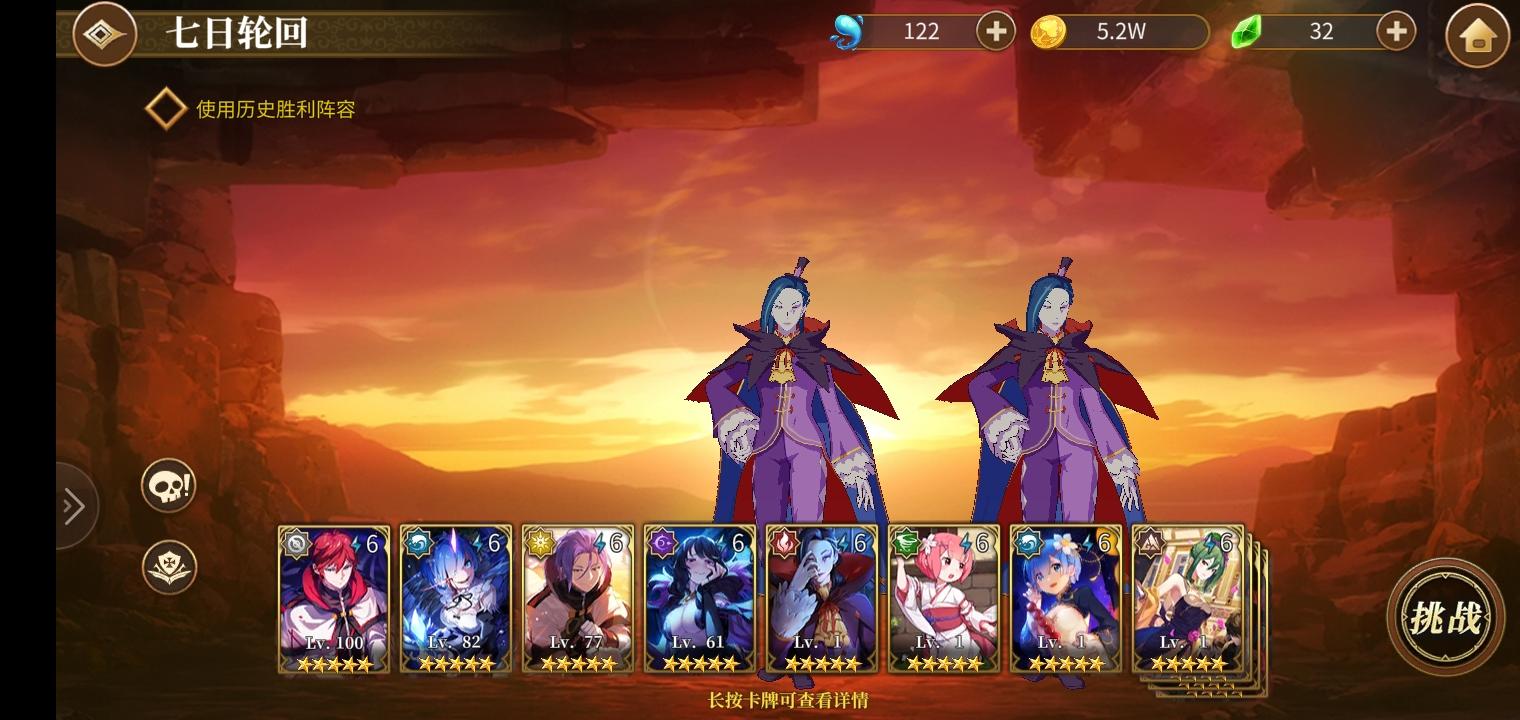
Task: Select the blue Rem Lv.1 card
Action: [1066, 598]
